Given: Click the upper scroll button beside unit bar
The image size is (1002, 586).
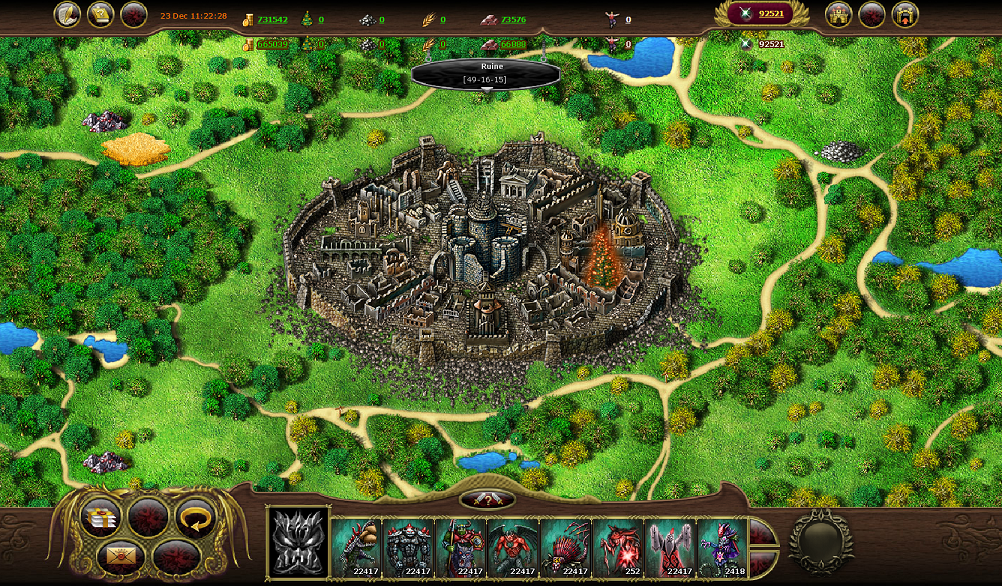Looking at the screenshot, I should pyautogui.click(x=763, y=532).
